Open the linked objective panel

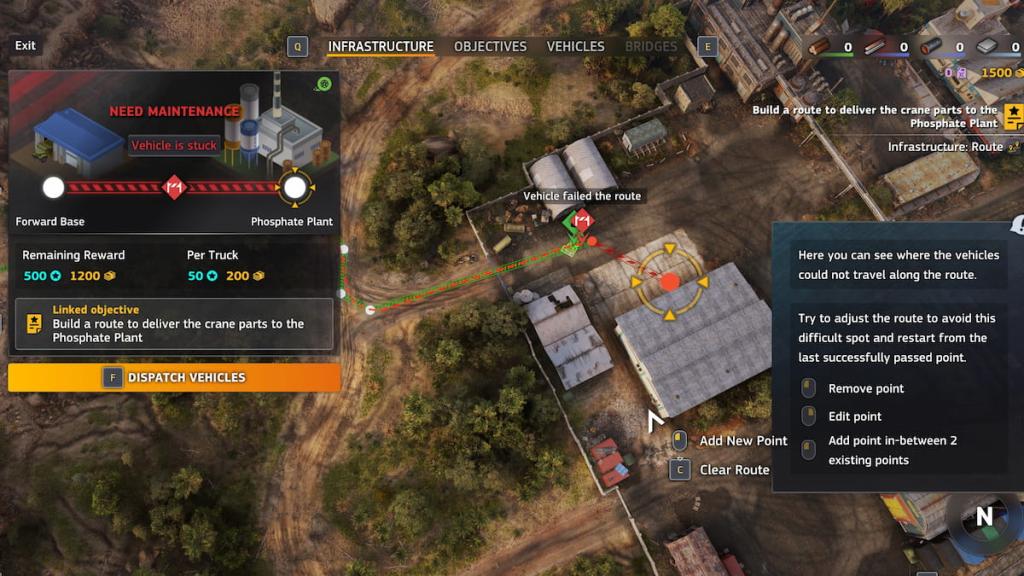[174, 324]
